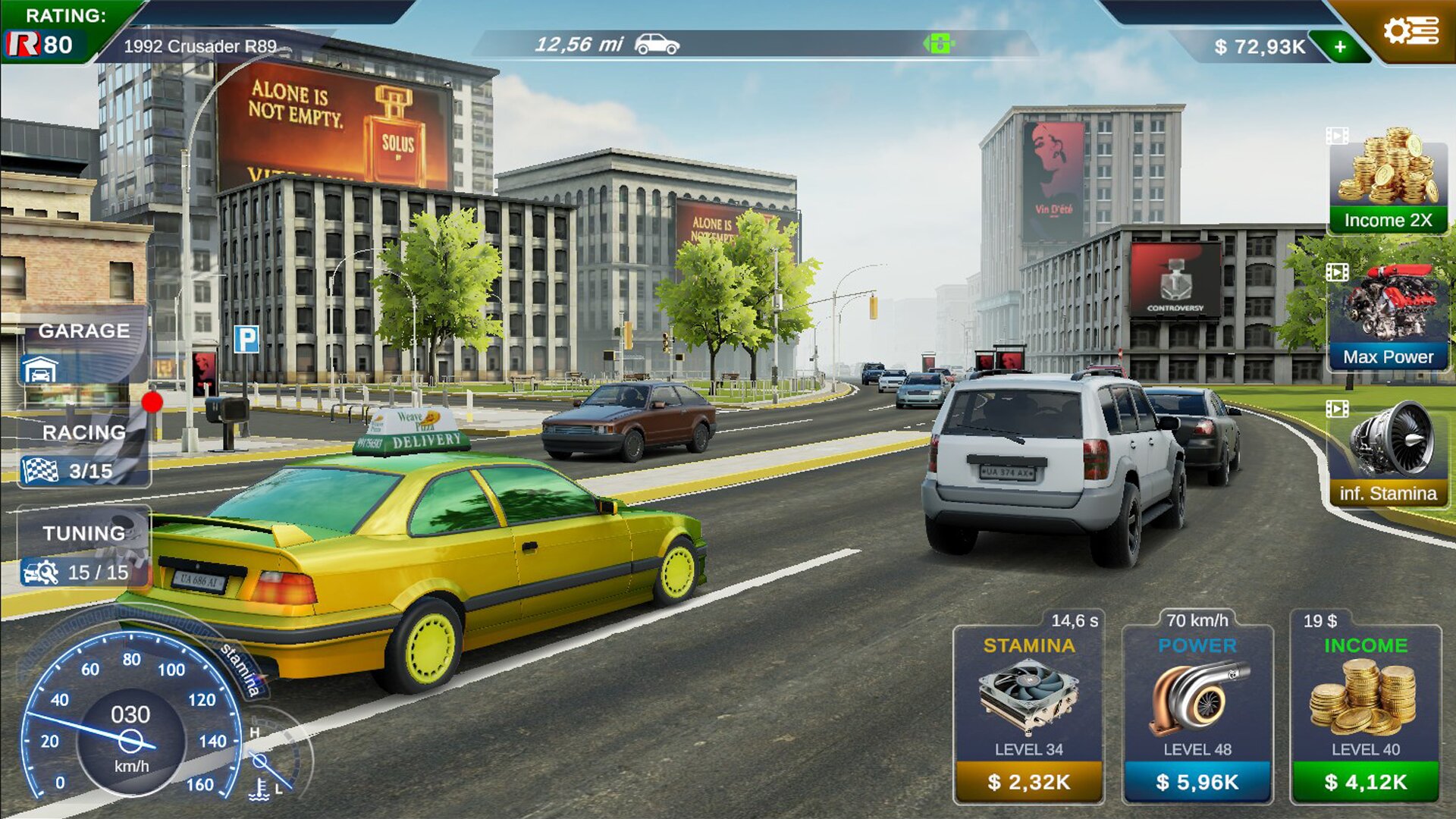Image resolution: width=1456 pixels, height=819 pixels.
Task: Open the Tuning menu
Action: tap(83, 552)
